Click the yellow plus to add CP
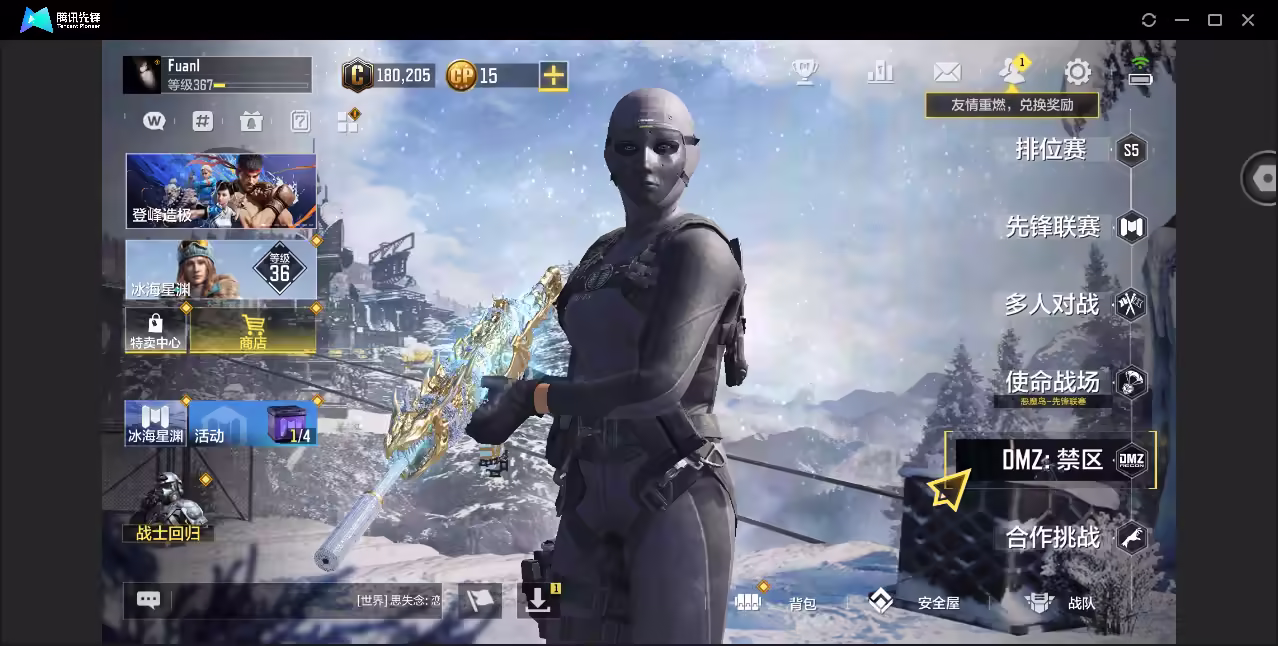Image resolution: width=1278 pixels, height=646 pixels. point(553,75)
